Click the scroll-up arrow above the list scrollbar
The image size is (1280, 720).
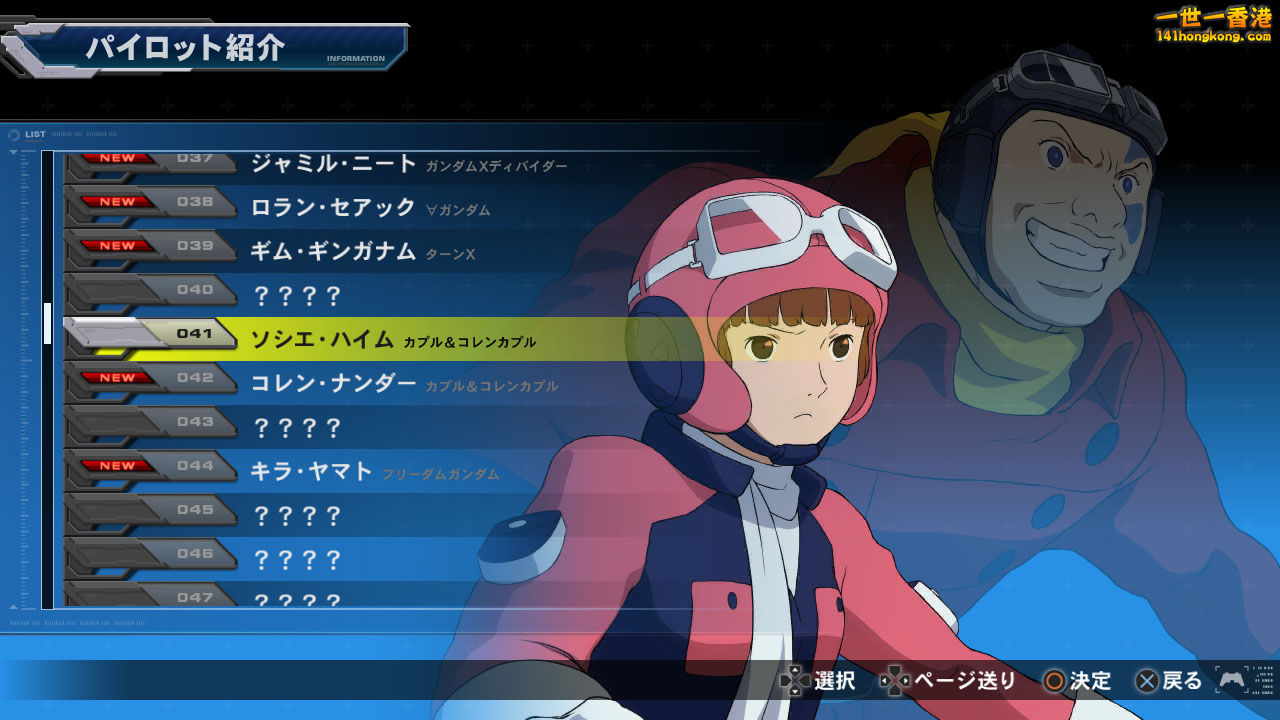point(12,150)
